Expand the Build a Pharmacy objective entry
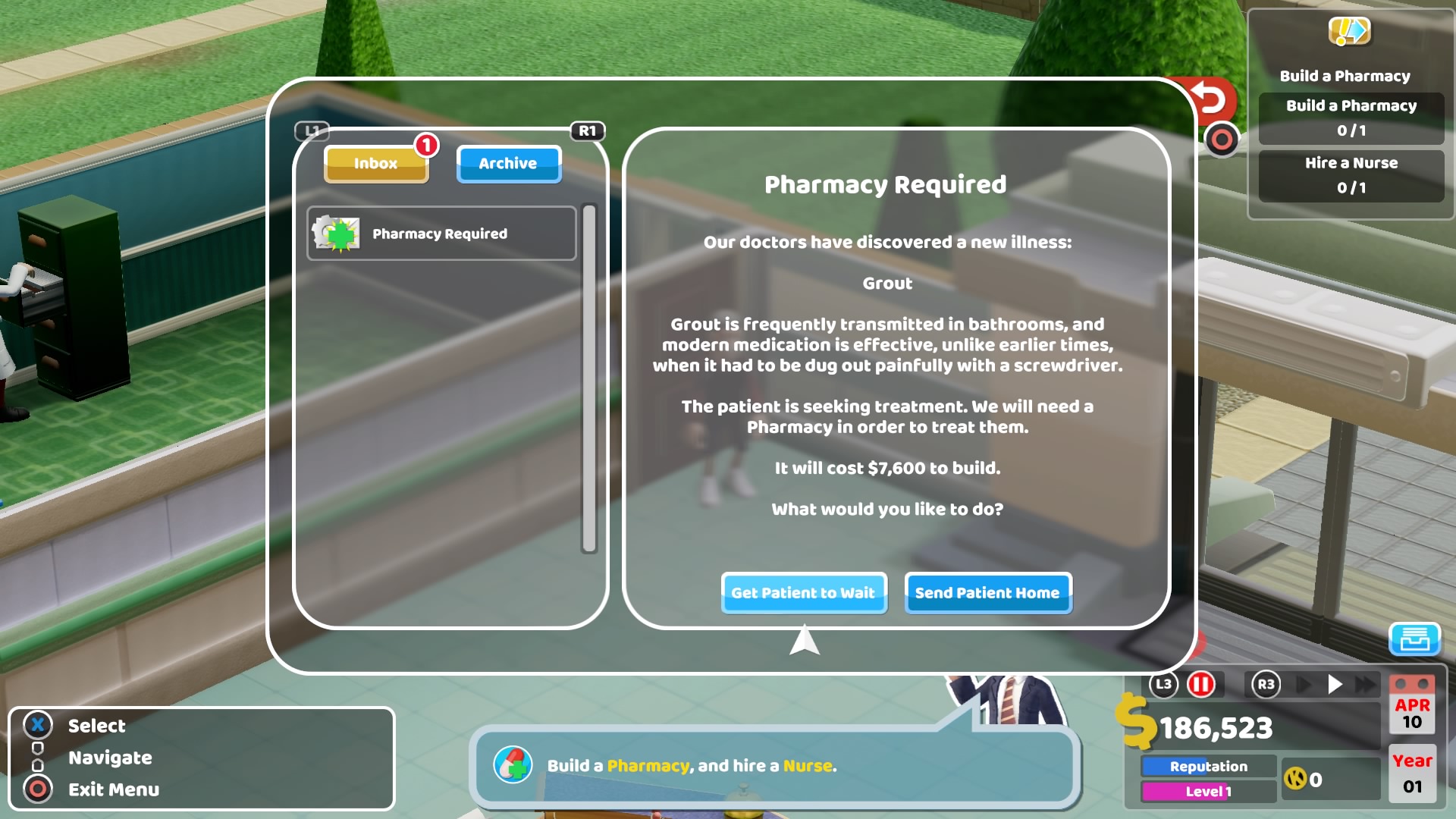Screen dimensions: 1456x819 [x=1351, y=118]
